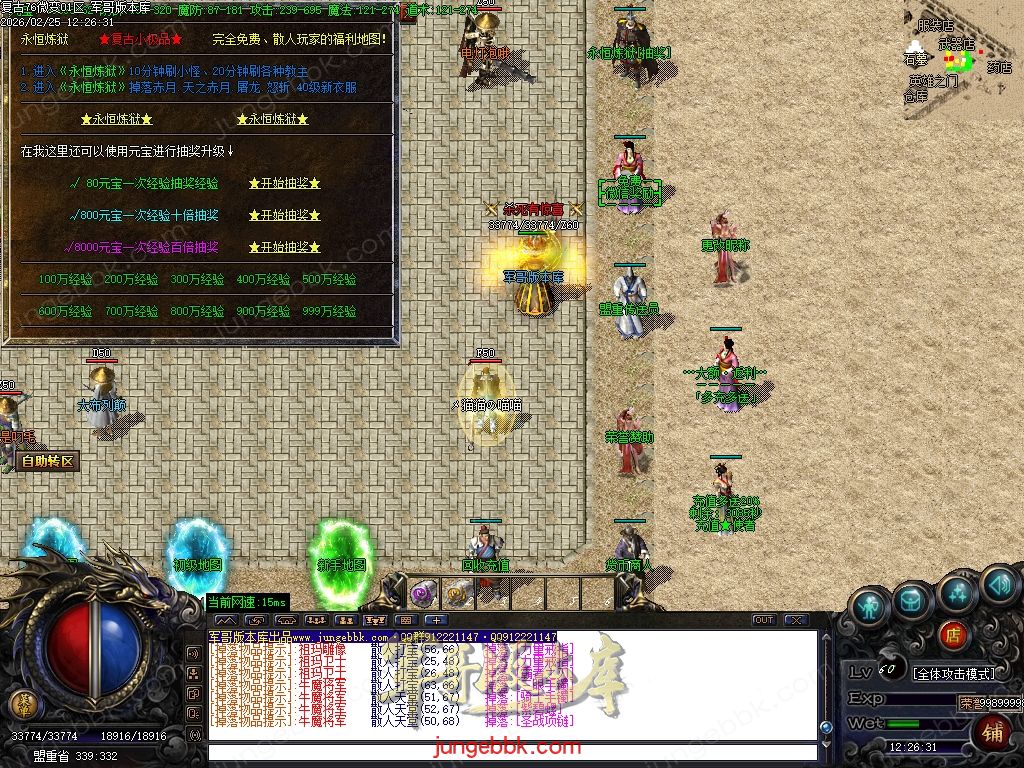Enter the left ★永恒炼狱★ link
The width and height of the screenshot is (1024, 768).
tap(117, 119)
